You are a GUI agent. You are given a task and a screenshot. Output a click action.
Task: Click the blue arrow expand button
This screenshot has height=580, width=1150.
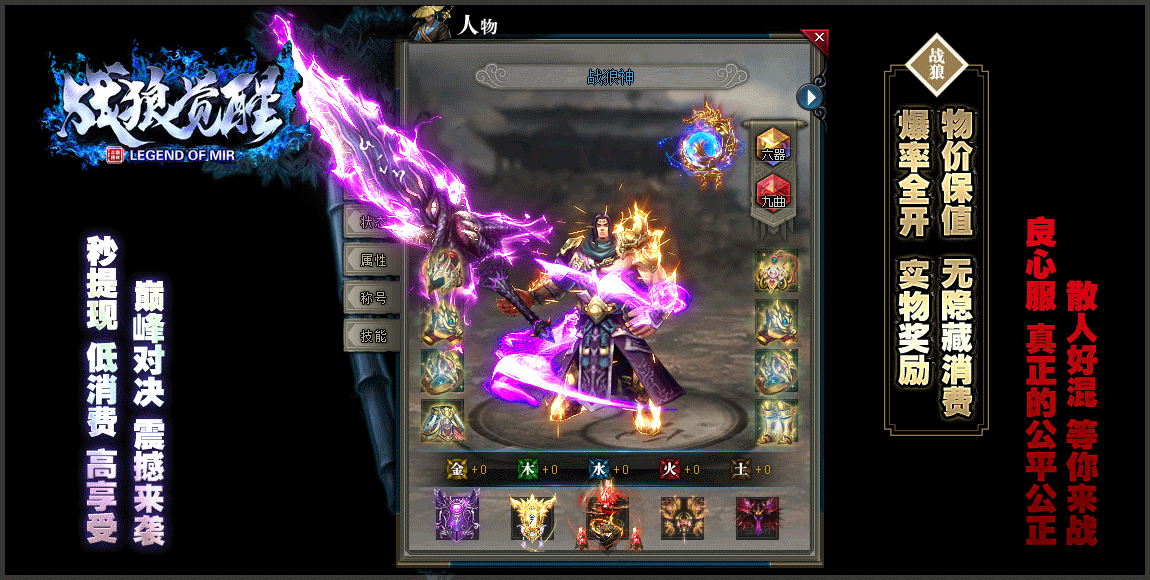pos(810,96)
